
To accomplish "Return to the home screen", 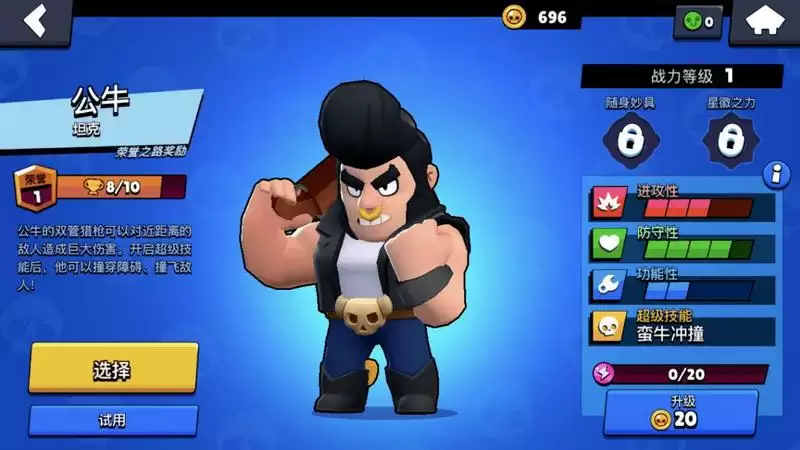I will pos(764,21).
